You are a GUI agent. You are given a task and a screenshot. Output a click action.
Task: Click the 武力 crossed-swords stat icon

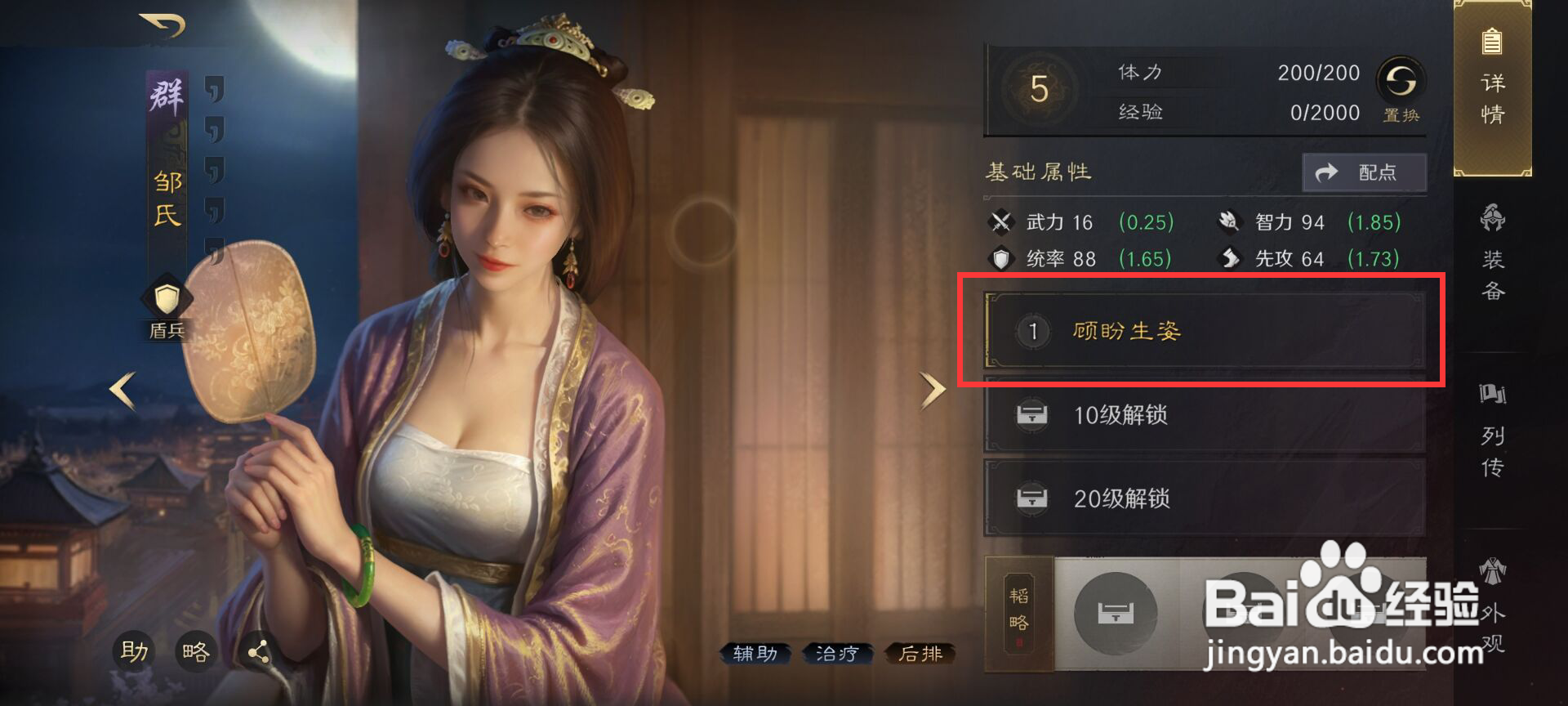pyautogui.click(x=1003, y=221)
